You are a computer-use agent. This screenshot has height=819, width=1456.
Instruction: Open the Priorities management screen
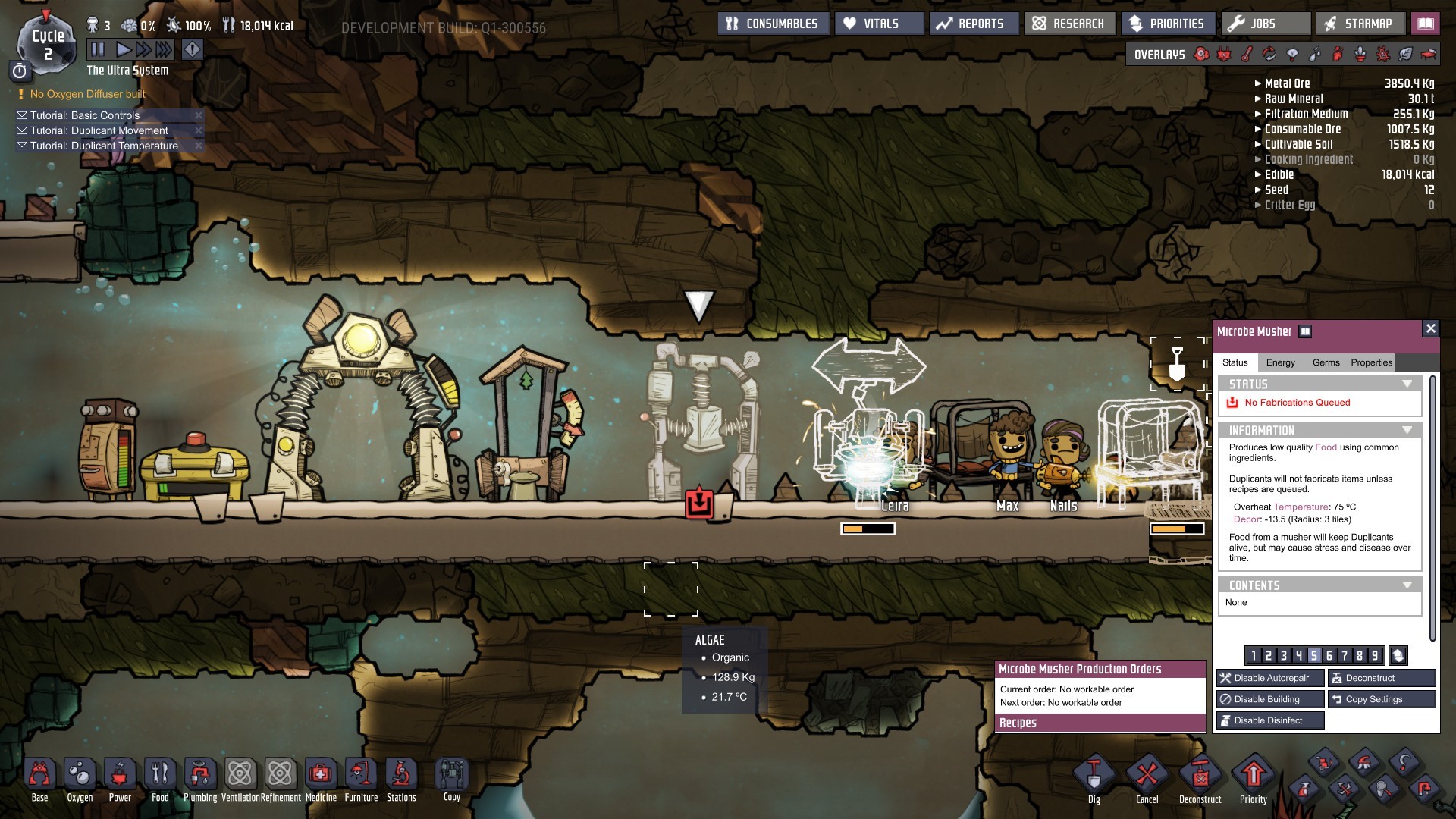[x=1168, y=24]
